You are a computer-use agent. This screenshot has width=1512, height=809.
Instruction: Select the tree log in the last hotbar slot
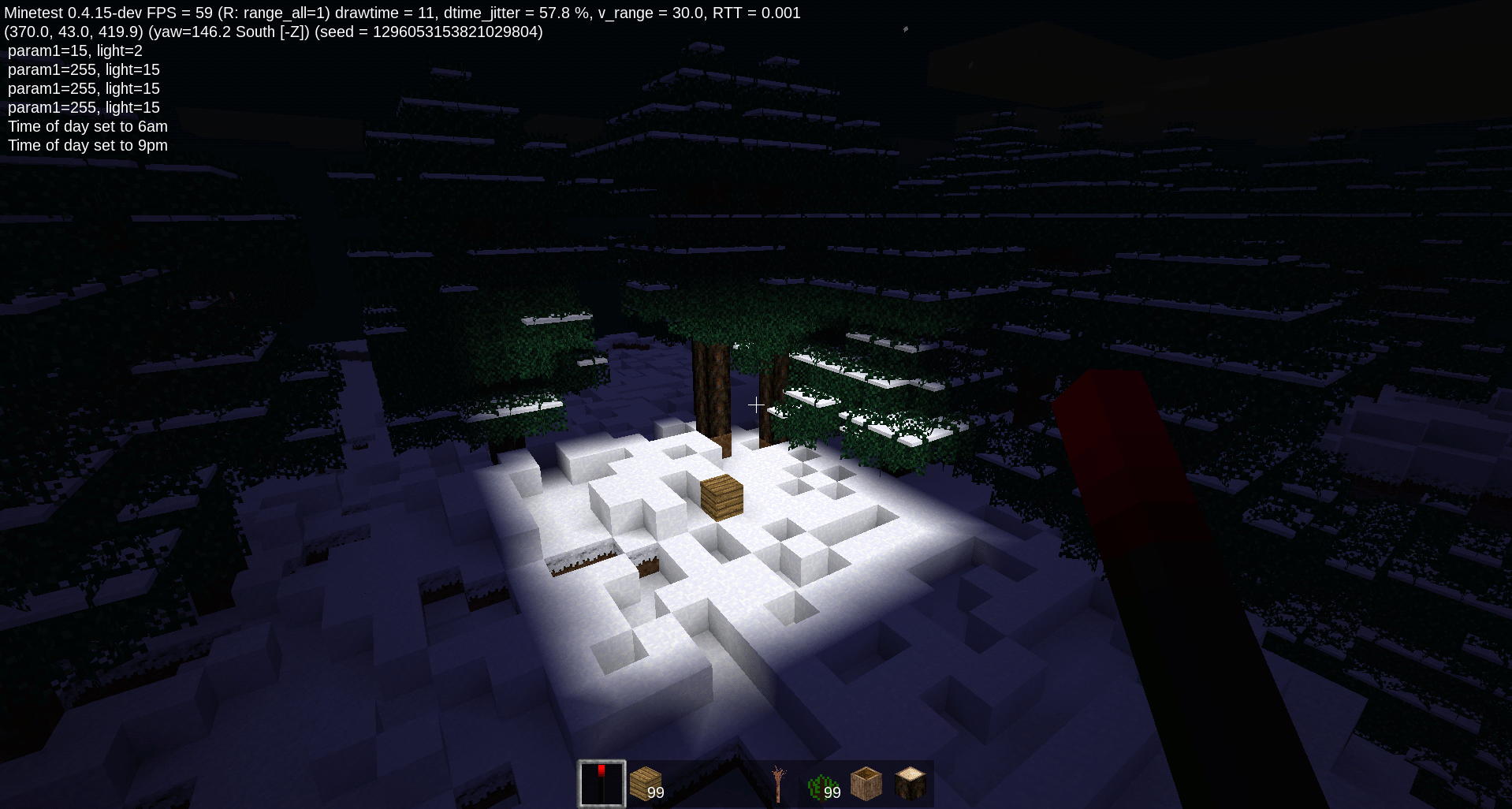910,782
